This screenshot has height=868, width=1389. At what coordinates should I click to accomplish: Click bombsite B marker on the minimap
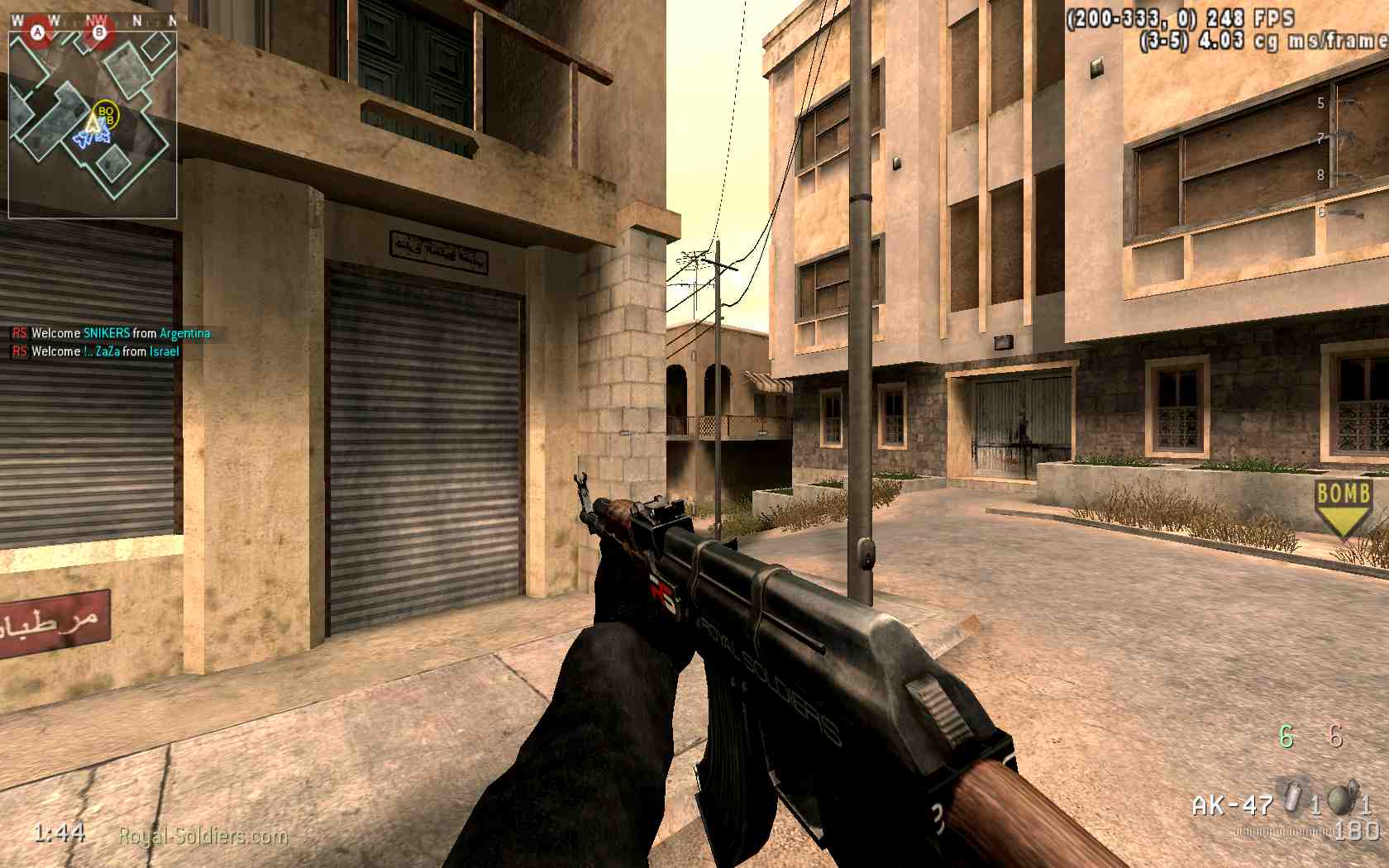99,32
